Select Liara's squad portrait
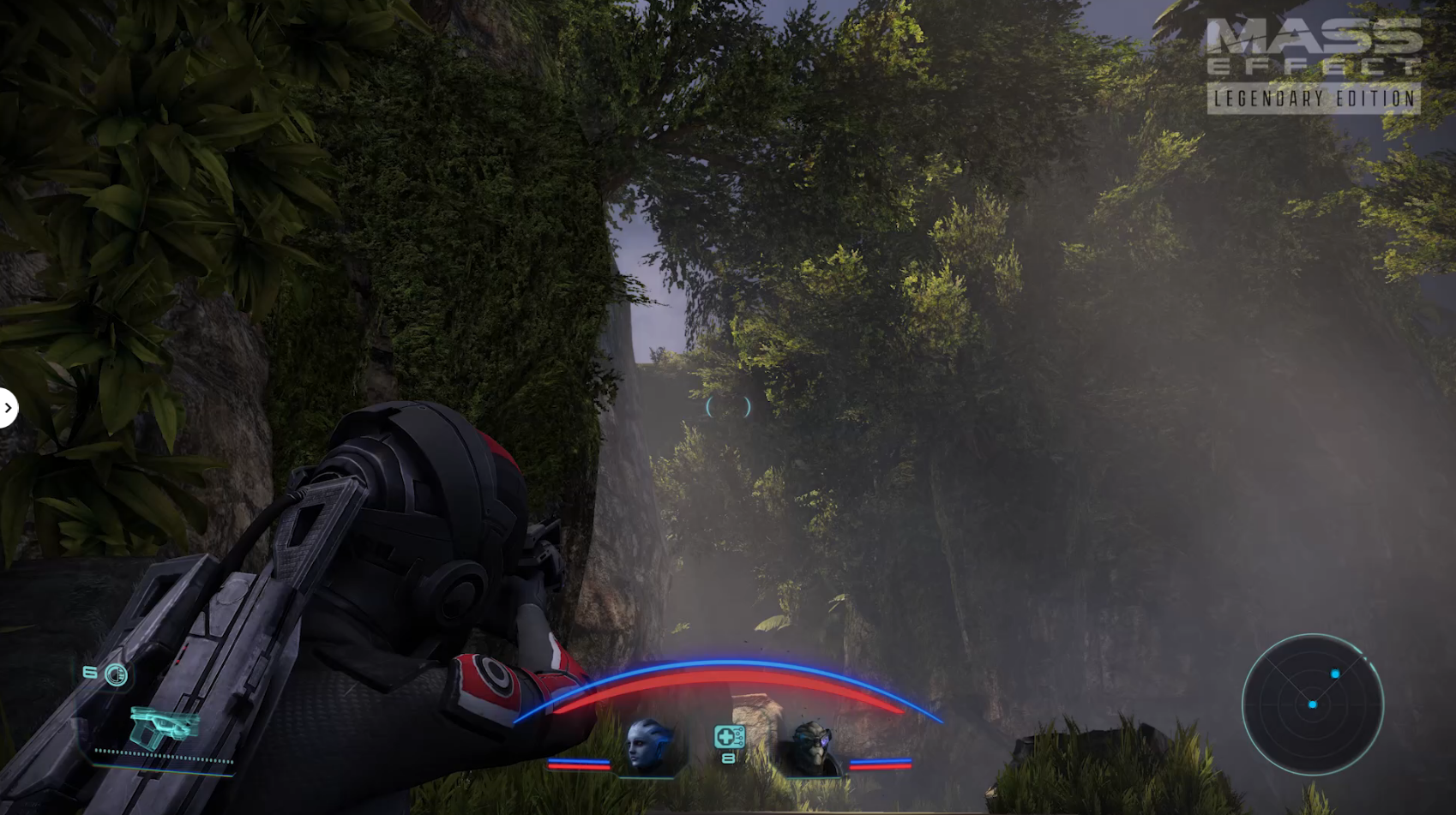1456x815 pixels. (x=649, y=746)
